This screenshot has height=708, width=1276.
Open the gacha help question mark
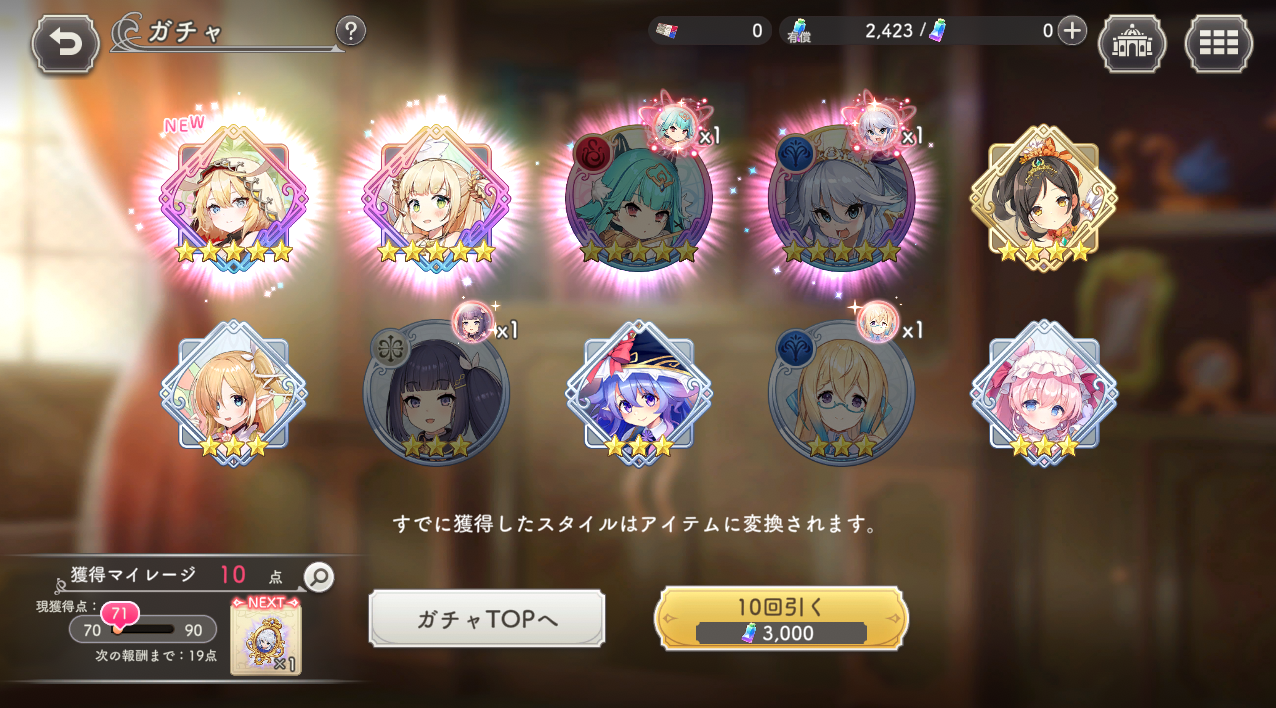[350, 31]
